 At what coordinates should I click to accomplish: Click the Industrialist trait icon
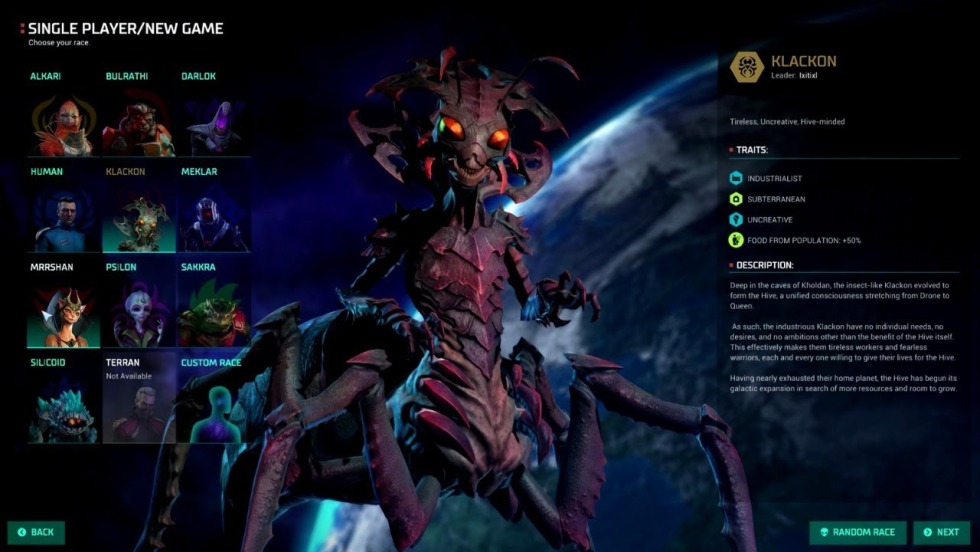click(736, 178)
